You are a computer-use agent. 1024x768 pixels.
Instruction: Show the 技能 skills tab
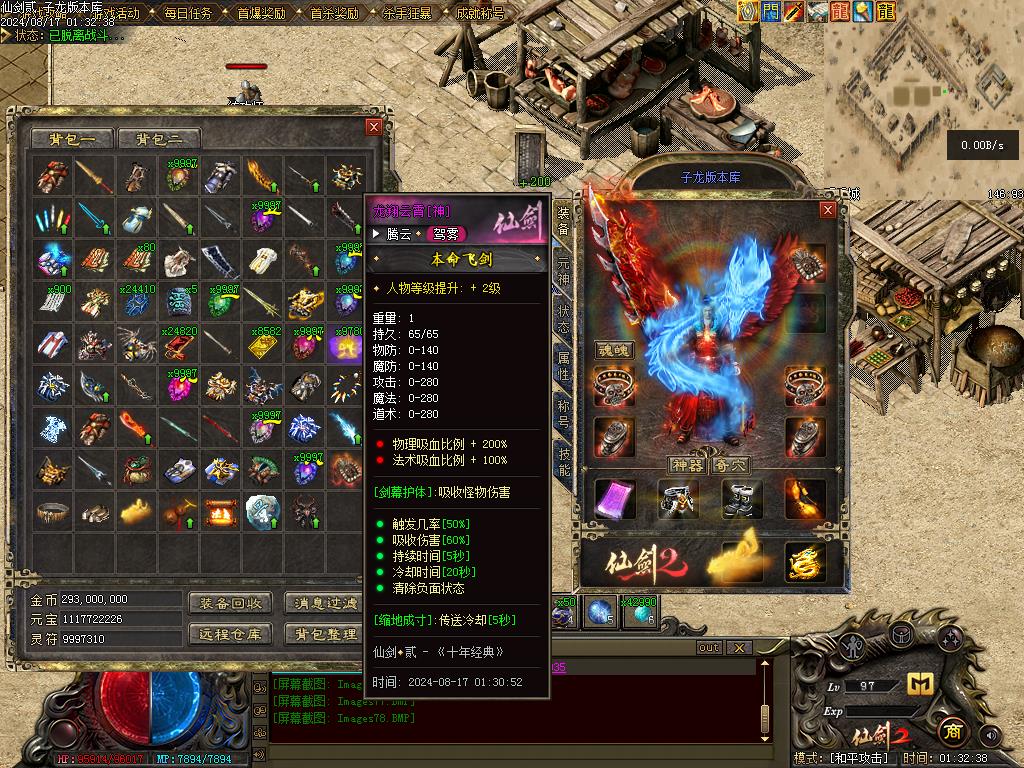coord(563,462)
